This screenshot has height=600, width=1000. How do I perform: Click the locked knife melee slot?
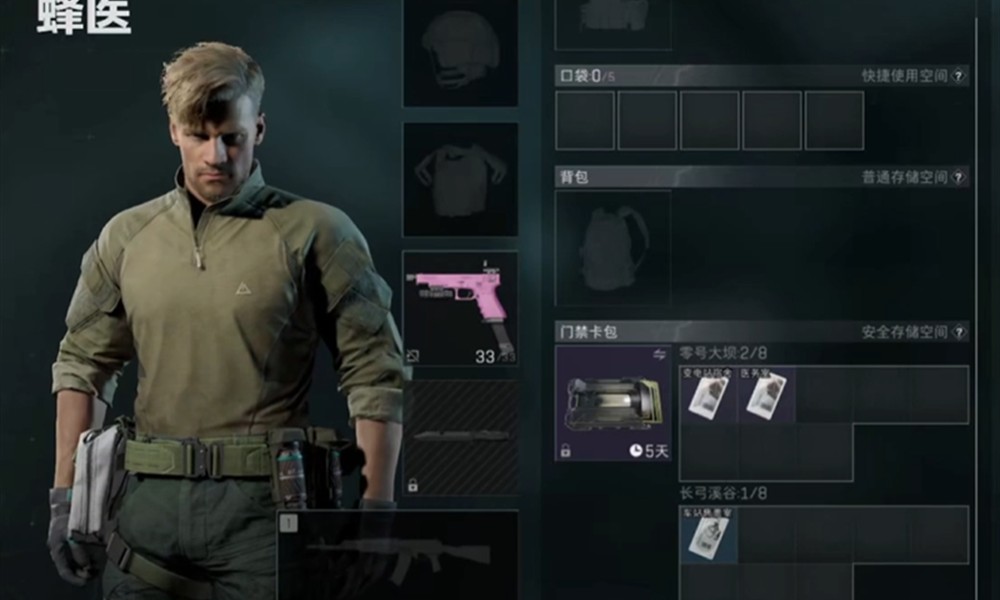[460, 438]
